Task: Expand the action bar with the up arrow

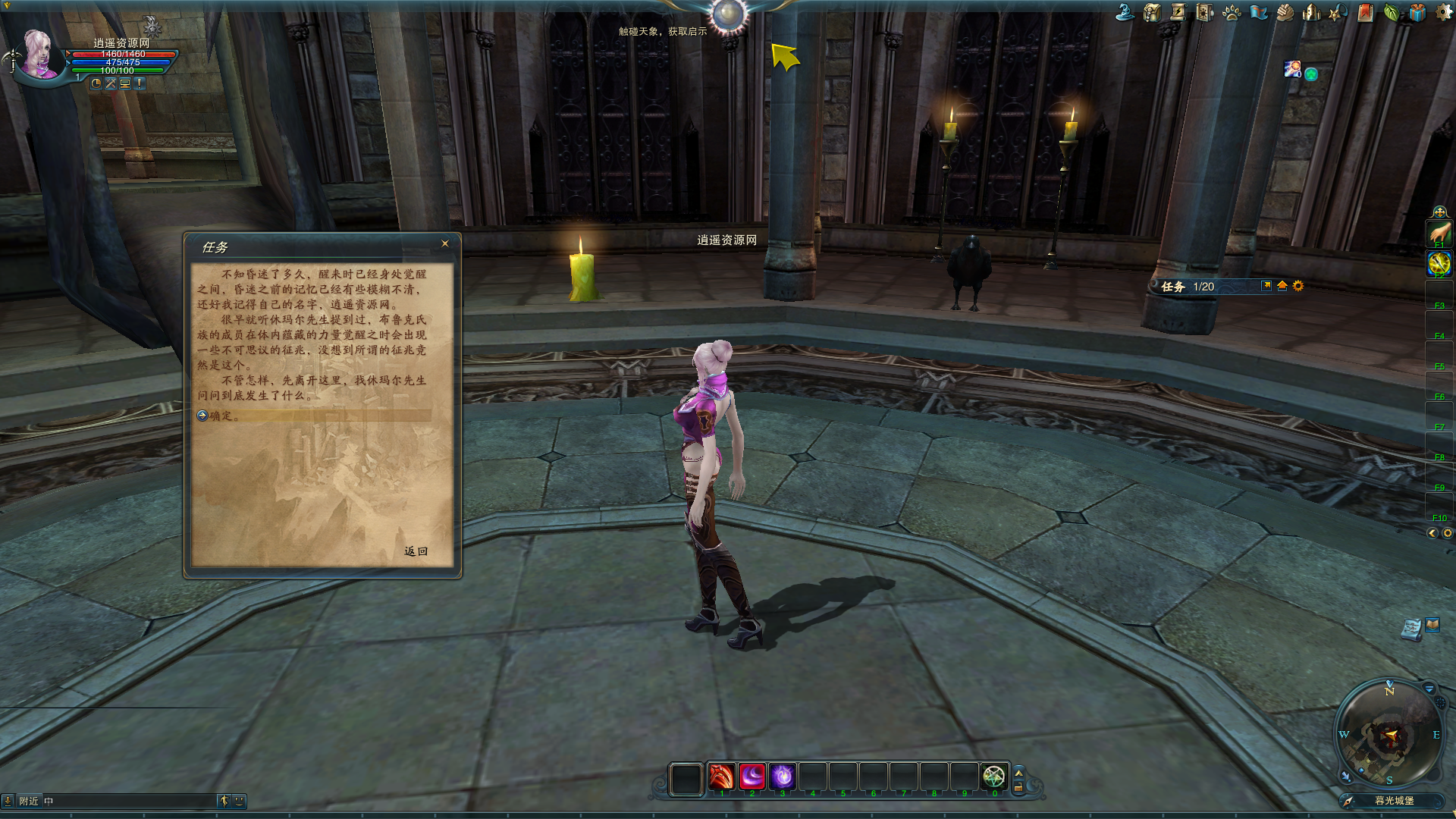Action: 1018,772
